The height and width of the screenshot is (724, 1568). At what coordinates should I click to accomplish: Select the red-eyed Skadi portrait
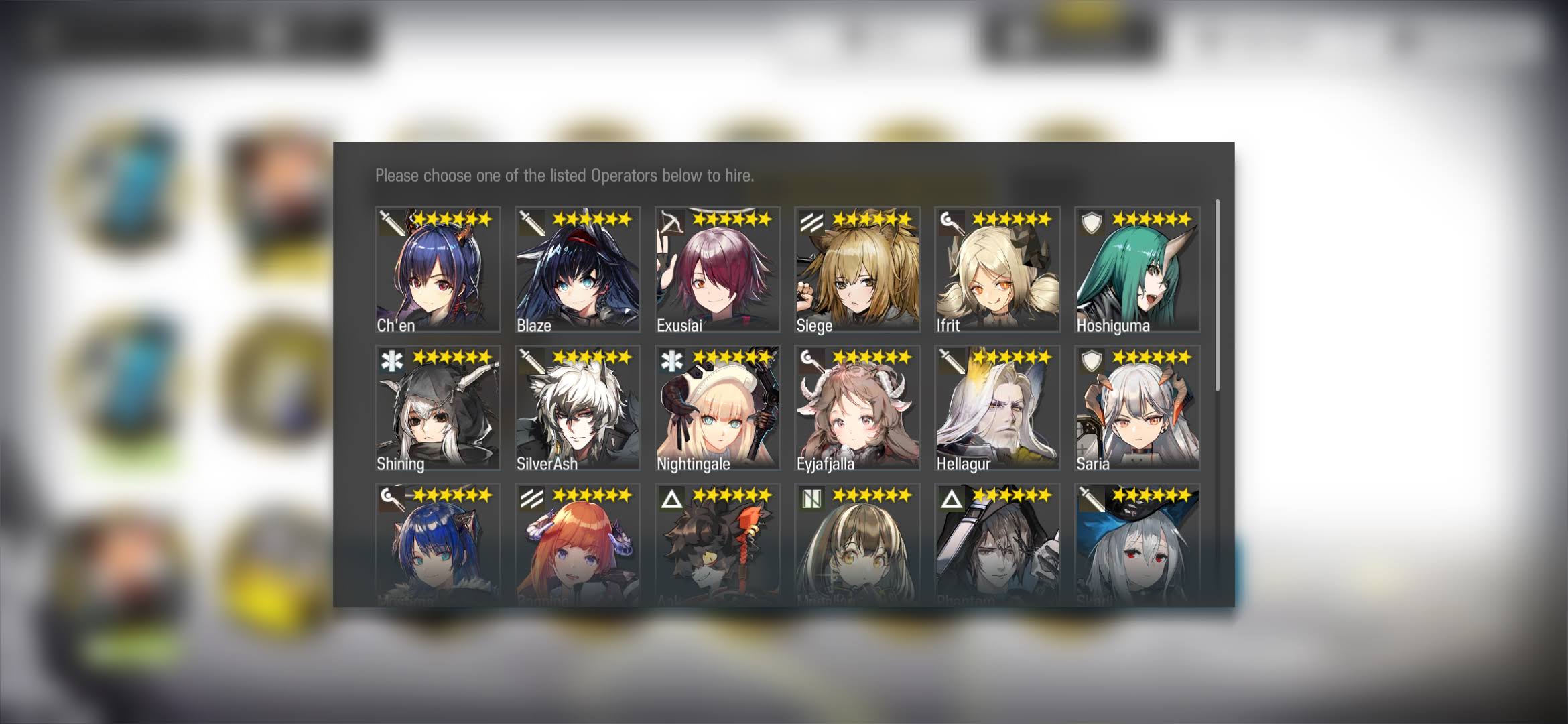(1137, 544)
